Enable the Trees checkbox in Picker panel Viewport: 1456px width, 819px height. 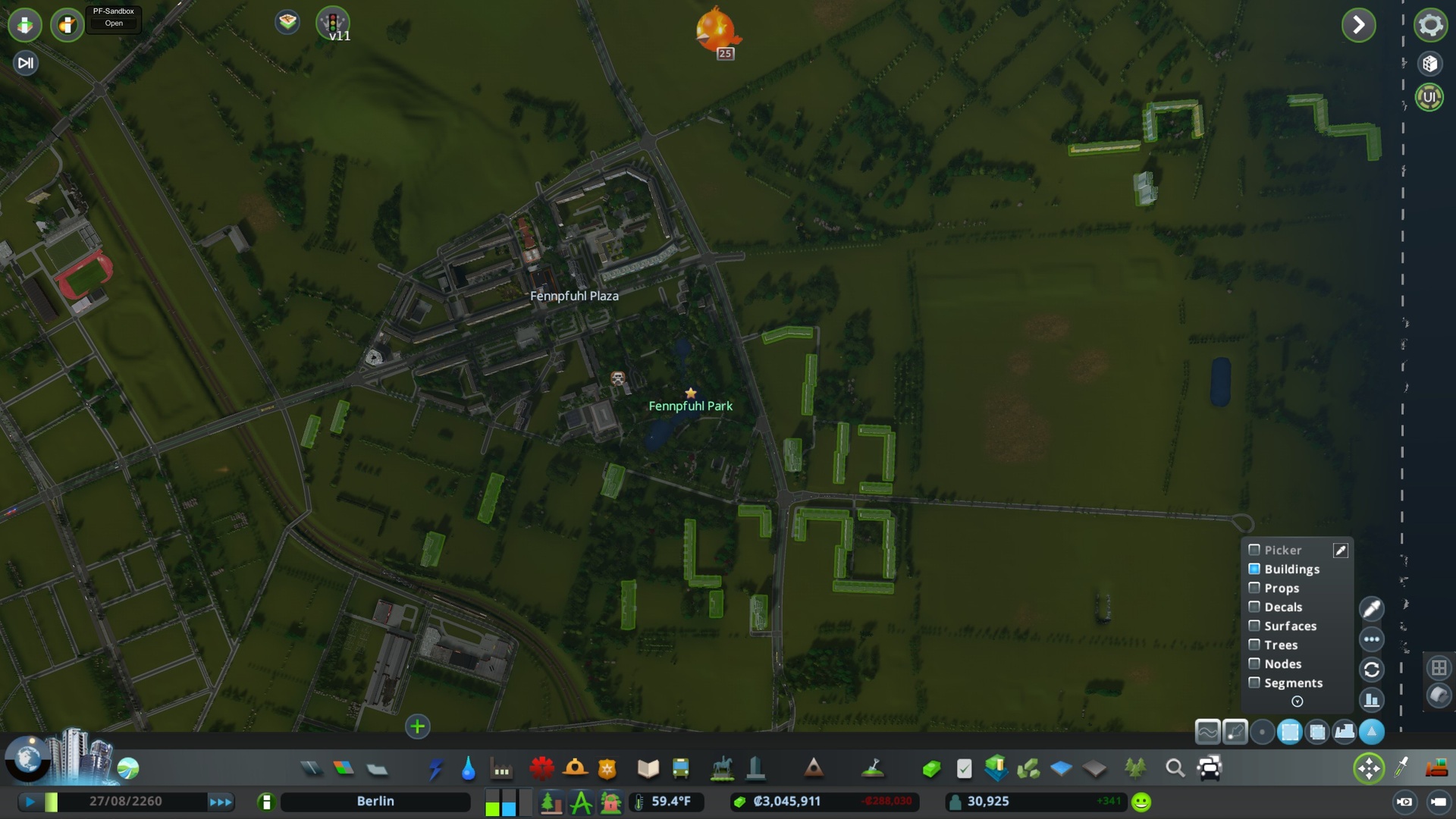point(1254,645)
